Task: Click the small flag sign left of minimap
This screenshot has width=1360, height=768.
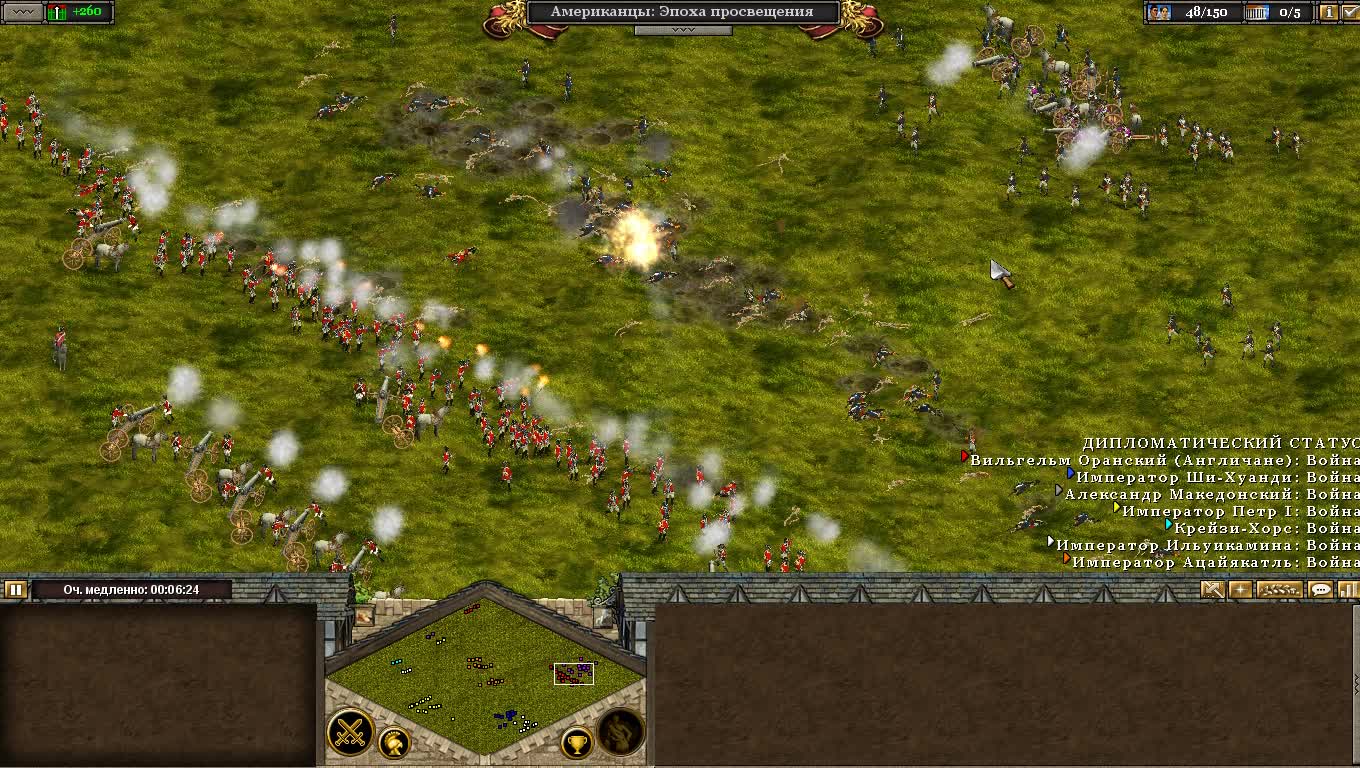Action: [x=364, y=615]
